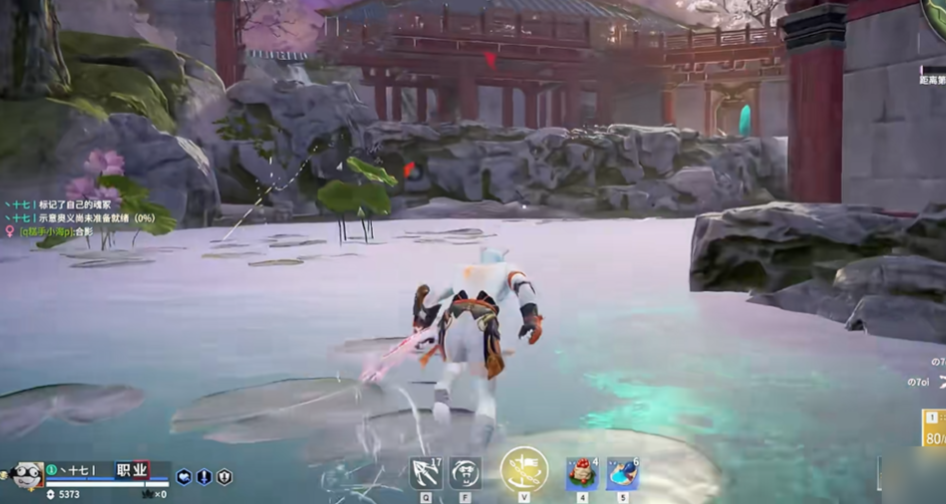The height and width of the screenshot is (504, 946).
Task: Activate the grappling hook skill icon
Action: point(426,472)
